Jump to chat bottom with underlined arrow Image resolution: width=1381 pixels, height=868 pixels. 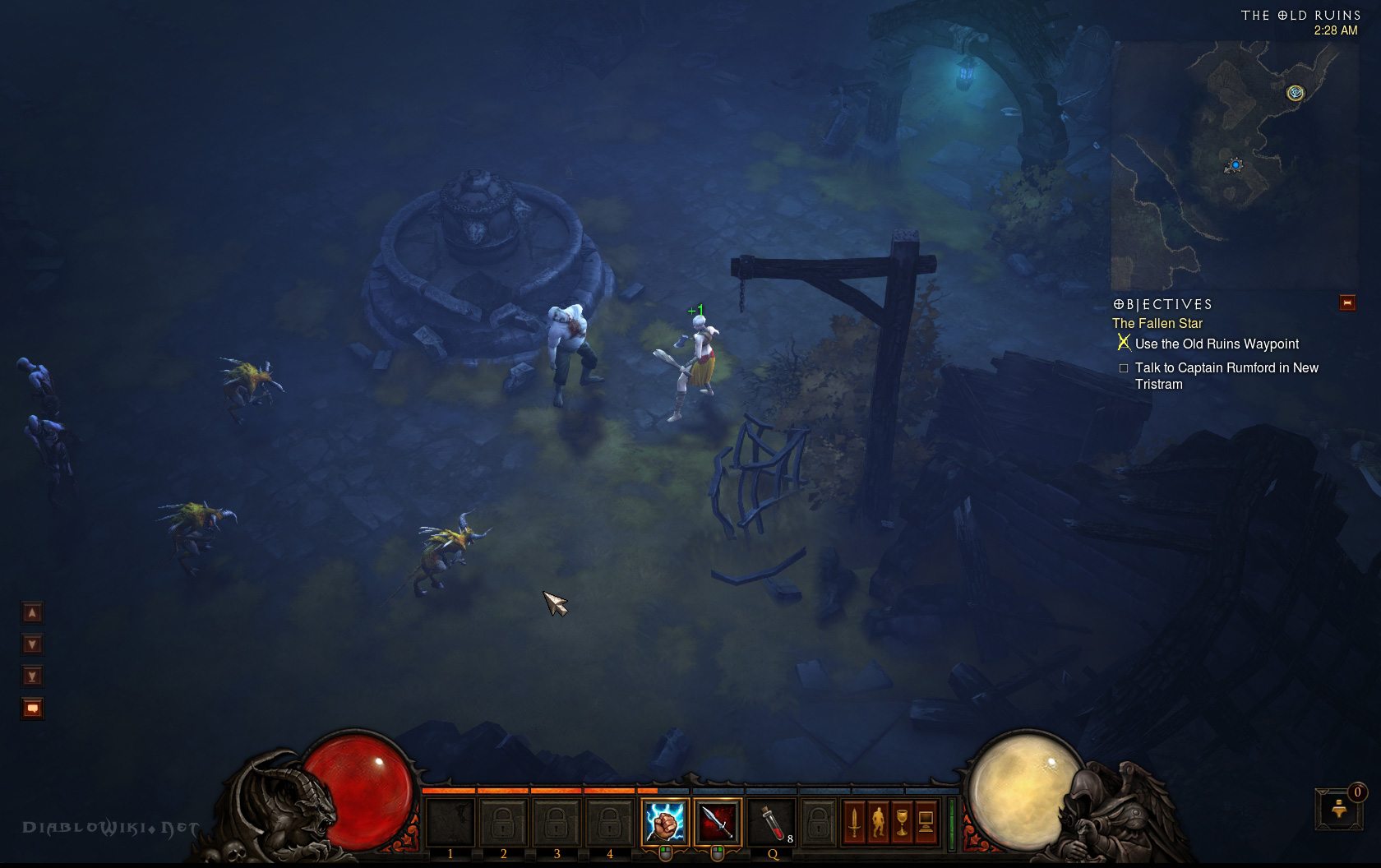pos(32,676)
